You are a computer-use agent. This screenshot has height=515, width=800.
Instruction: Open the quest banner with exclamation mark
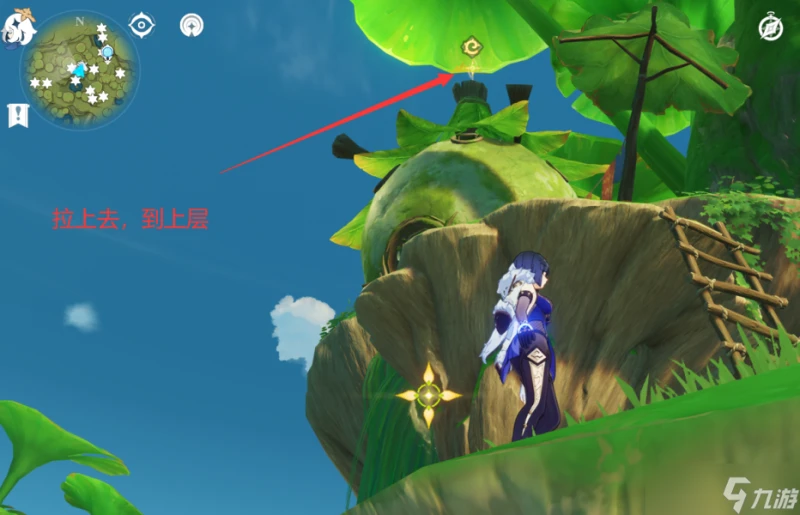point(18,114)
